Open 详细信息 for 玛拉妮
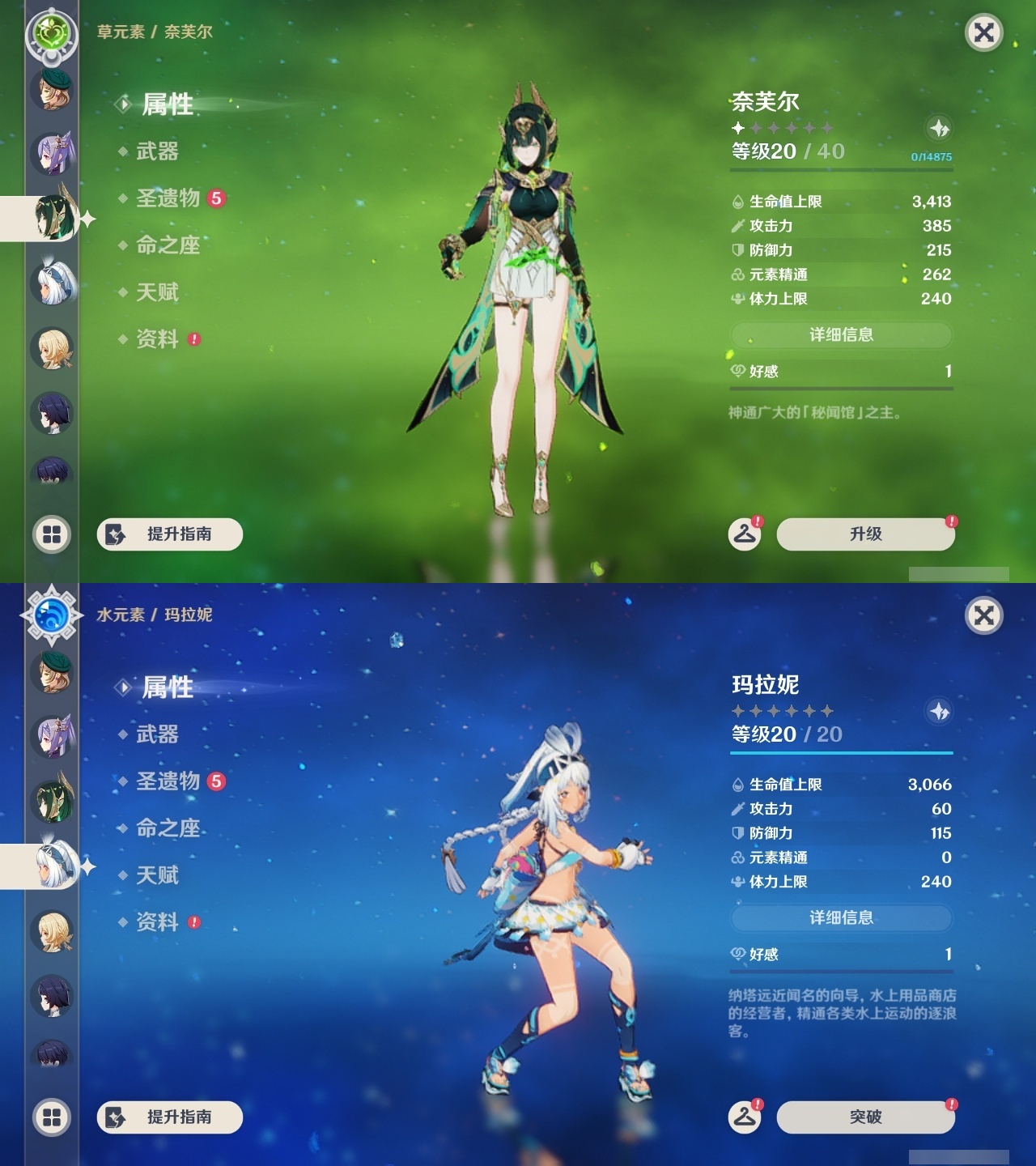Screen dimensions: 1036x1166 [x=841, y=918]
